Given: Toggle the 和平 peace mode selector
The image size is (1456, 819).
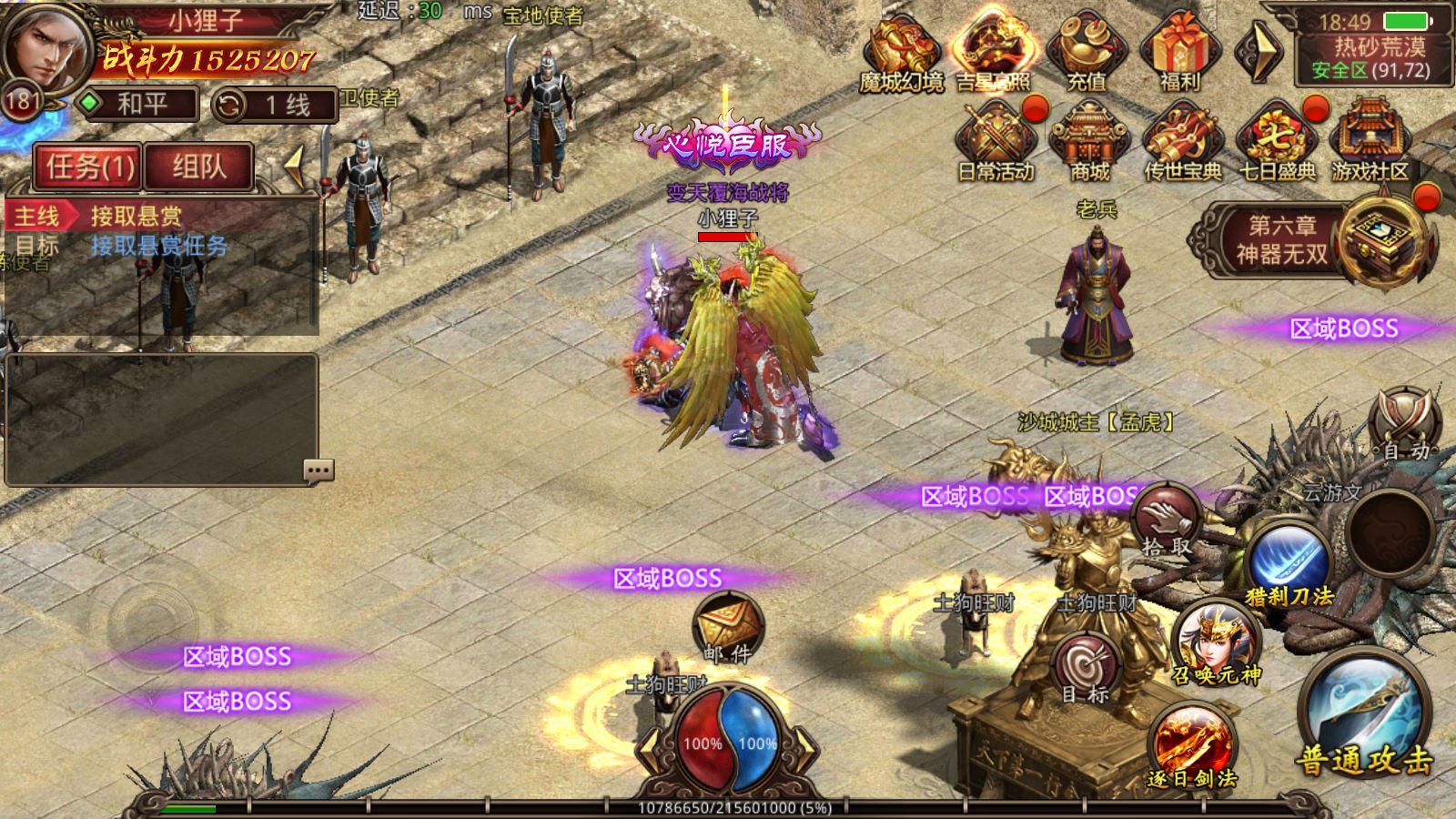Looking at the screenshot, I should pyautogui.click(x=137, y=104).
